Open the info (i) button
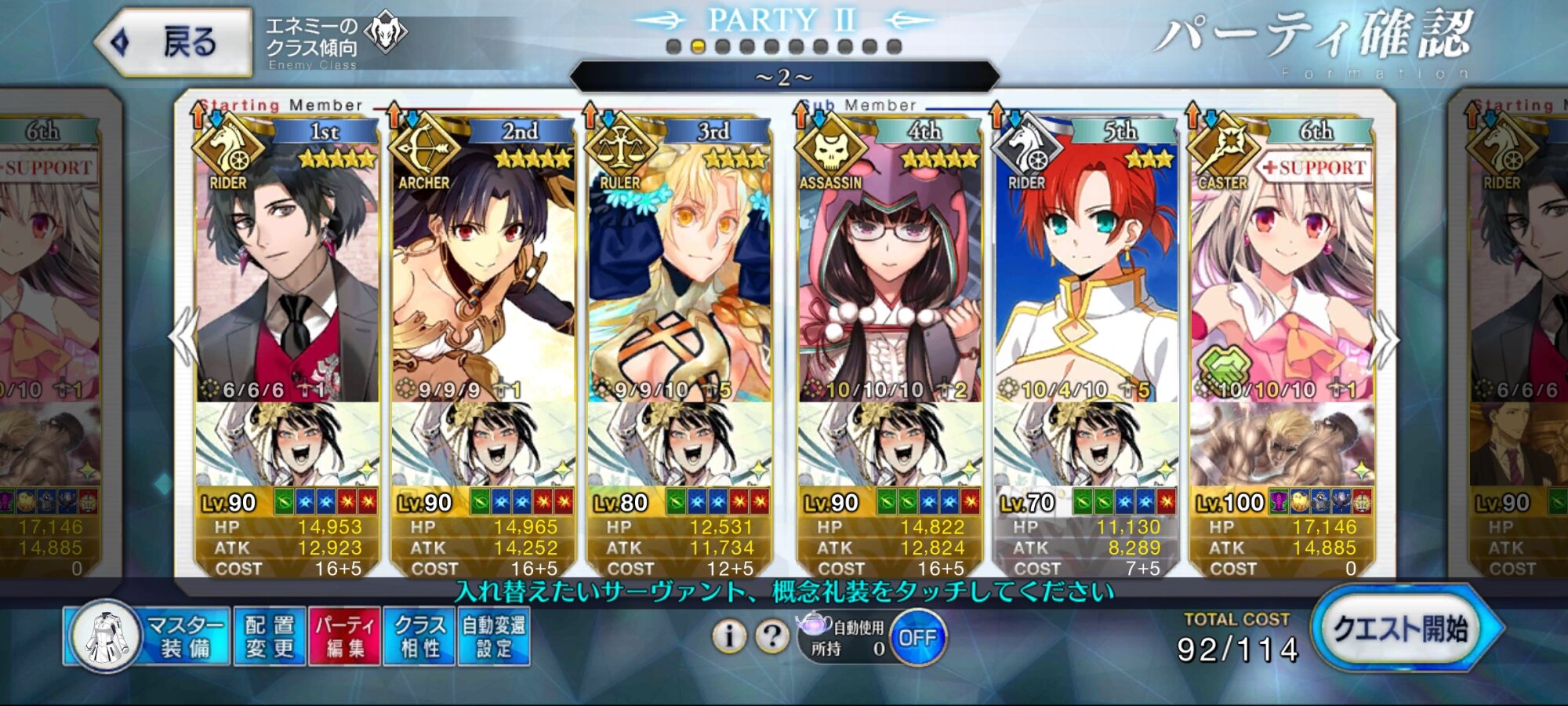The height and width of the screenshot is (706, 1568). (729, 636)
